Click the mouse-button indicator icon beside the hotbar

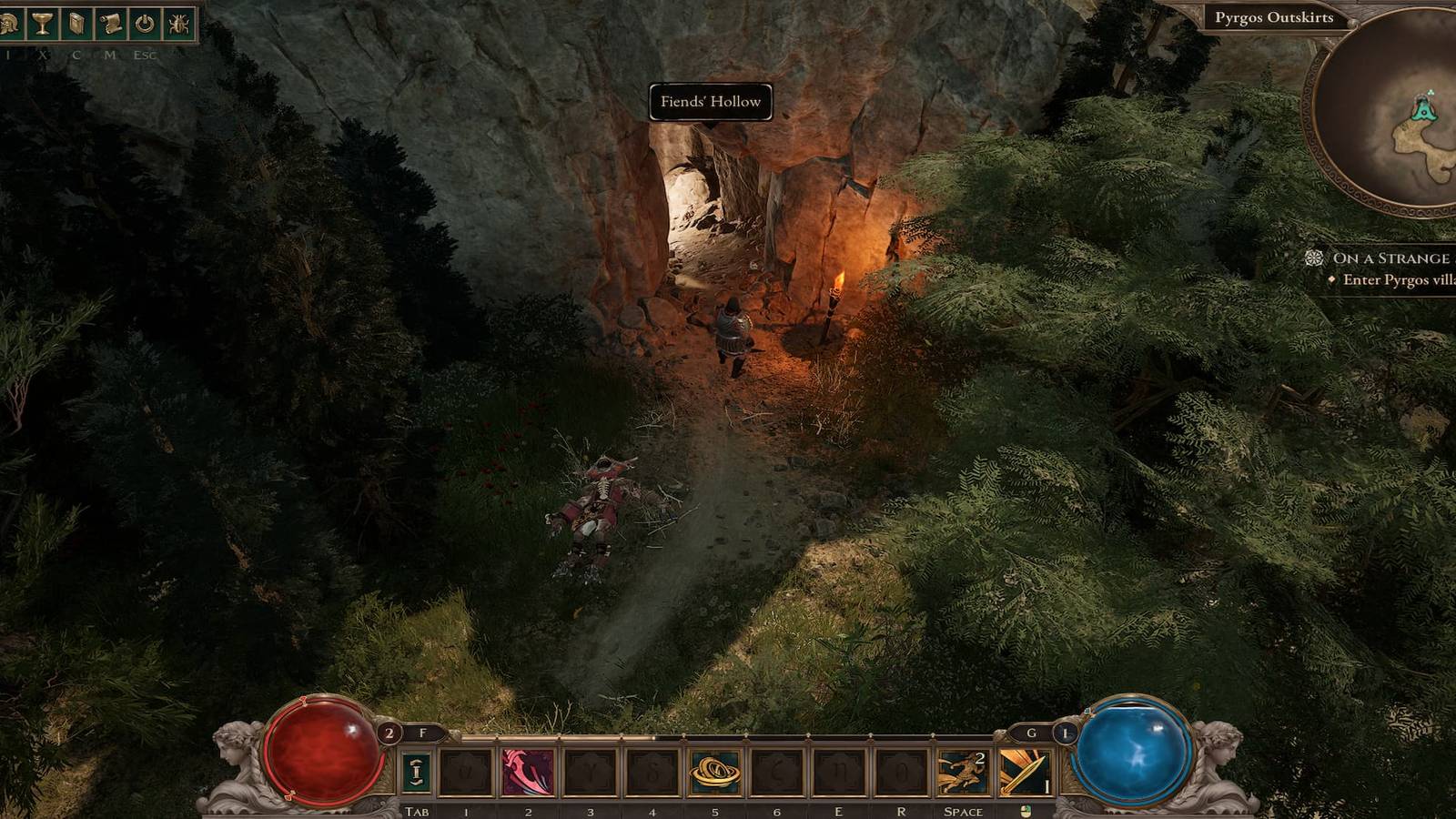1026,808
